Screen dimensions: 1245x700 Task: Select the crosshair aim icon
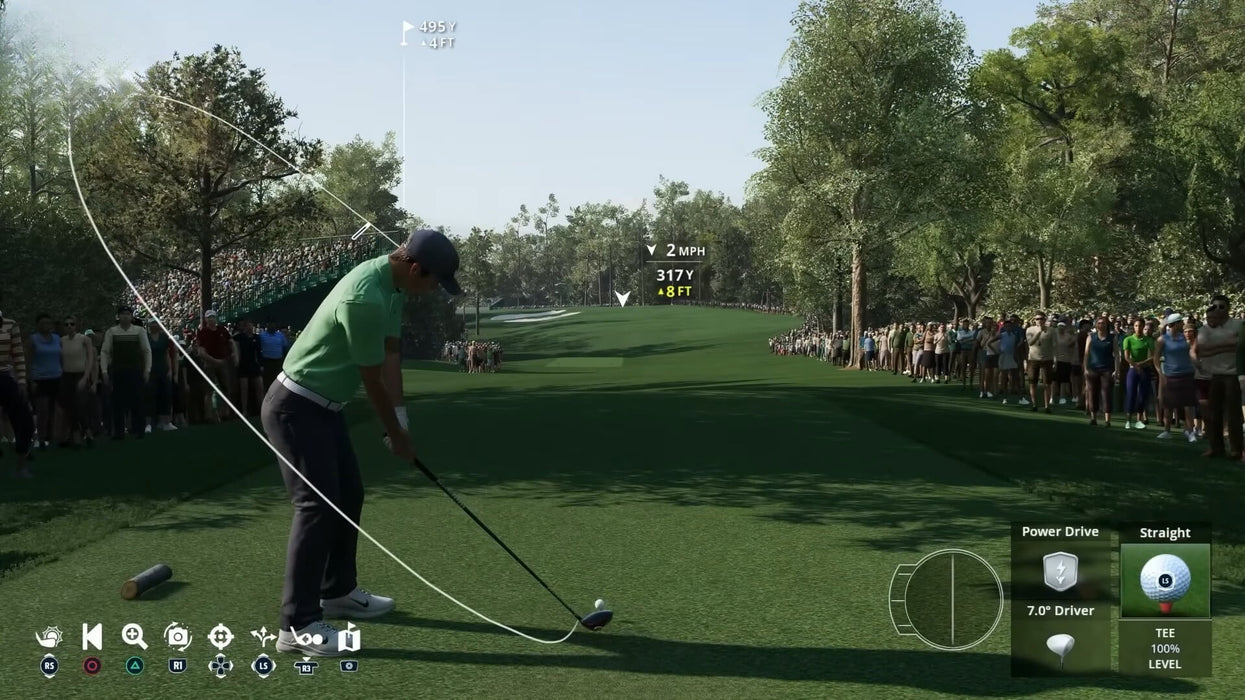pyautogui.click(x=220, y=637)
